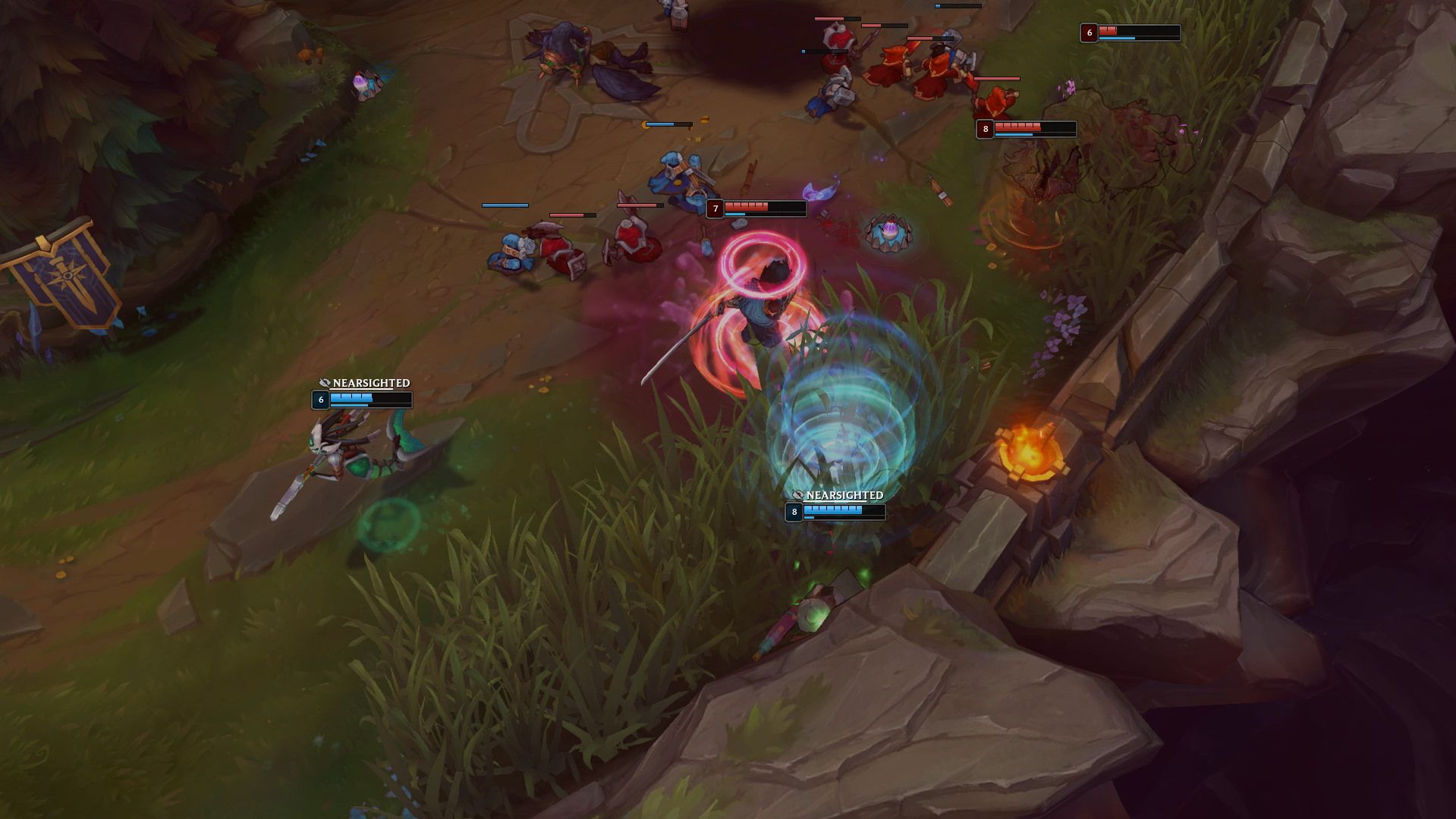This screenshot has height=819, width=1456.
Task: Click the red health bar of the level 7 champion
Action: (x=747, y=206)
